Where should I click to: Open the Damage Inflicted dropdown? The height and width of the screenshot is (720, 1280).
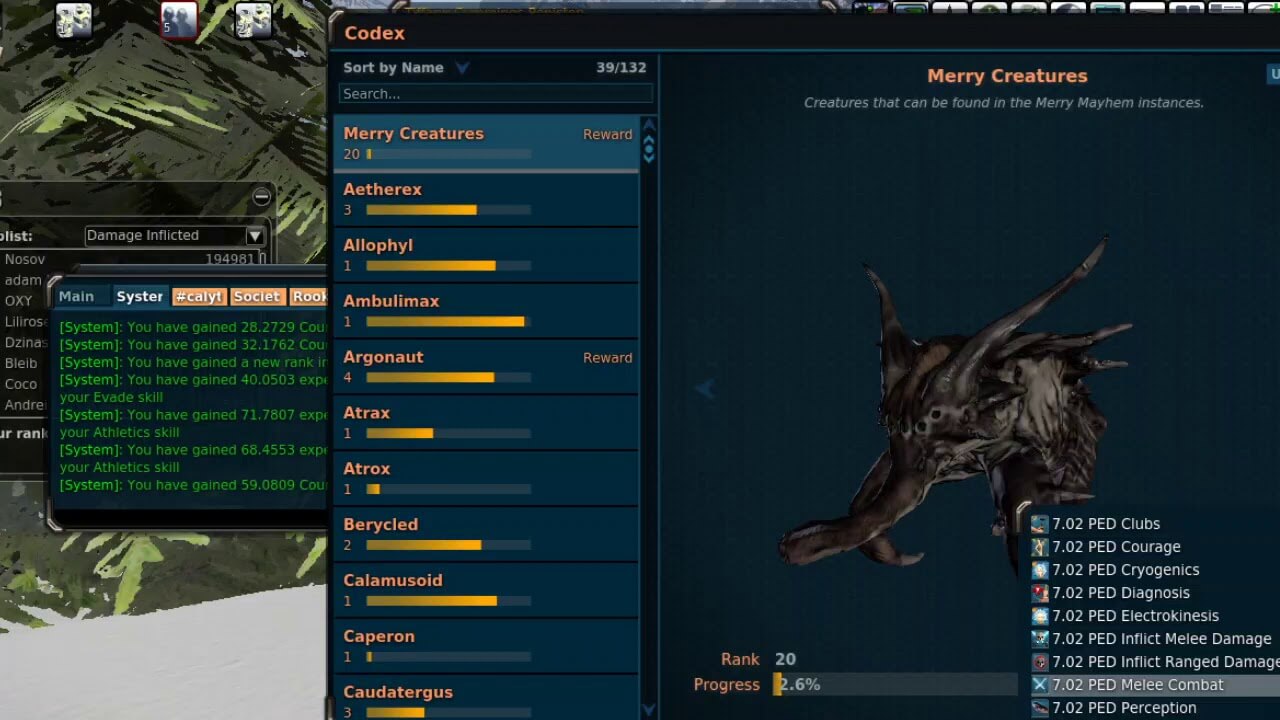(174, 236)
